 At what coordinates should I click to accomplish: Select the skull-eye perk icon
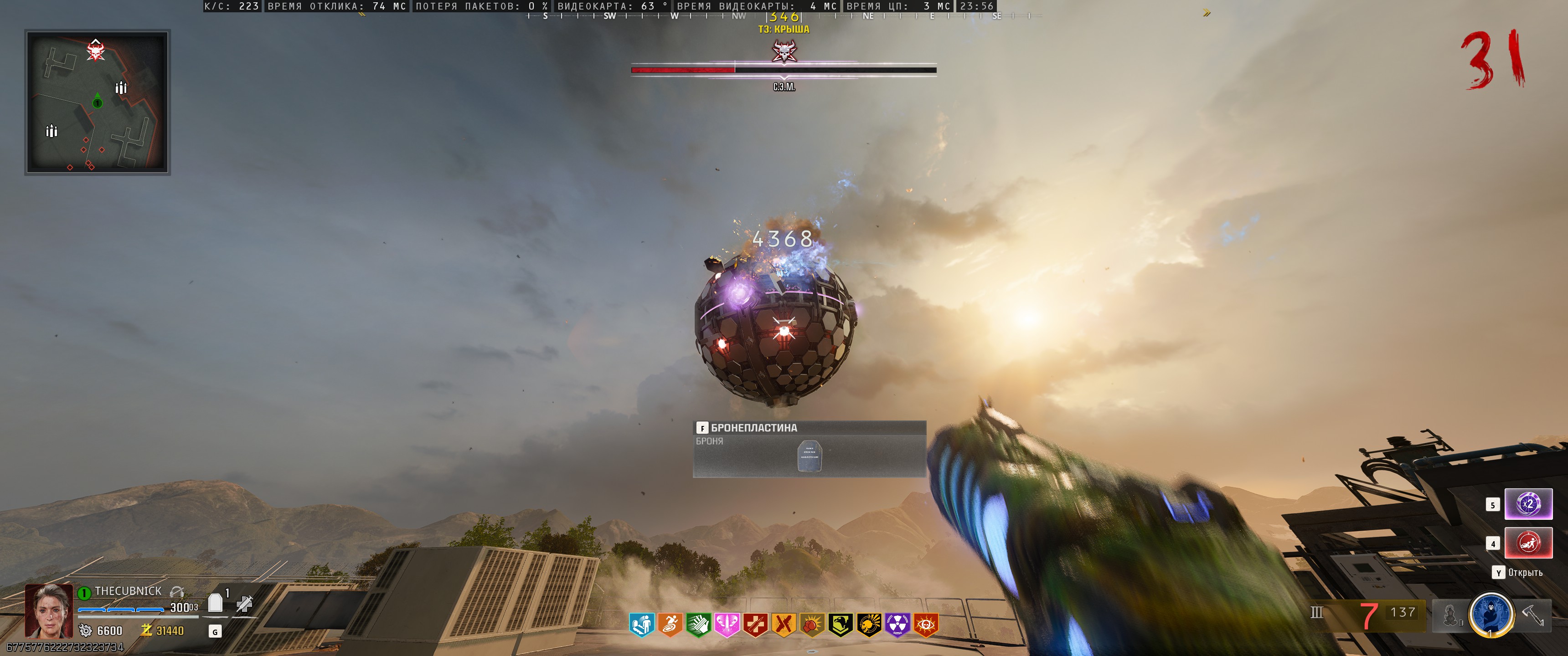[x=926, y=625]
